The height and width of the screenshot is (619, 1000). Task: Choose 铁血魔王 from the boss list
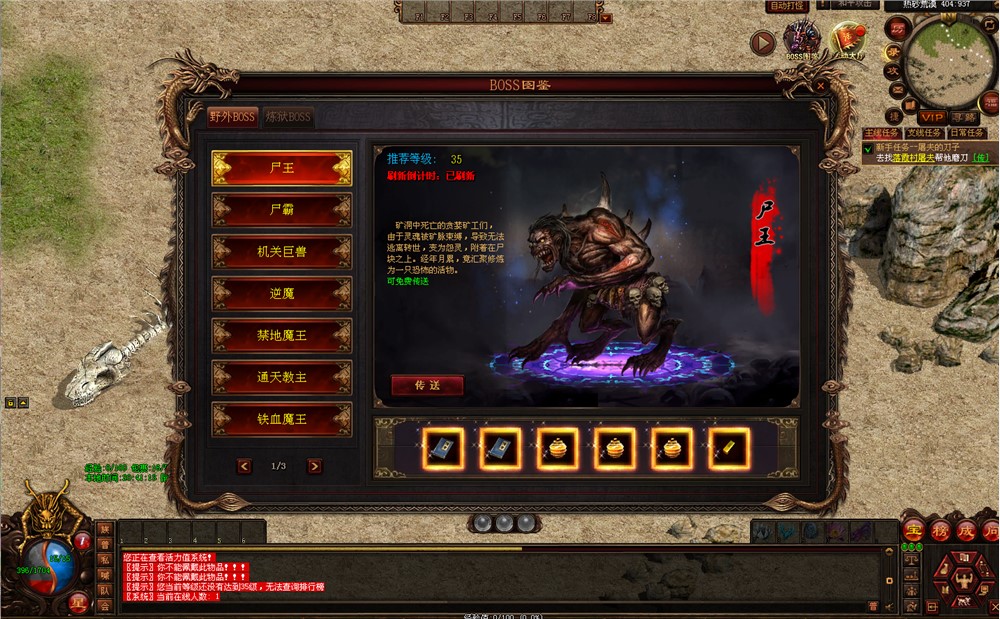282,419
